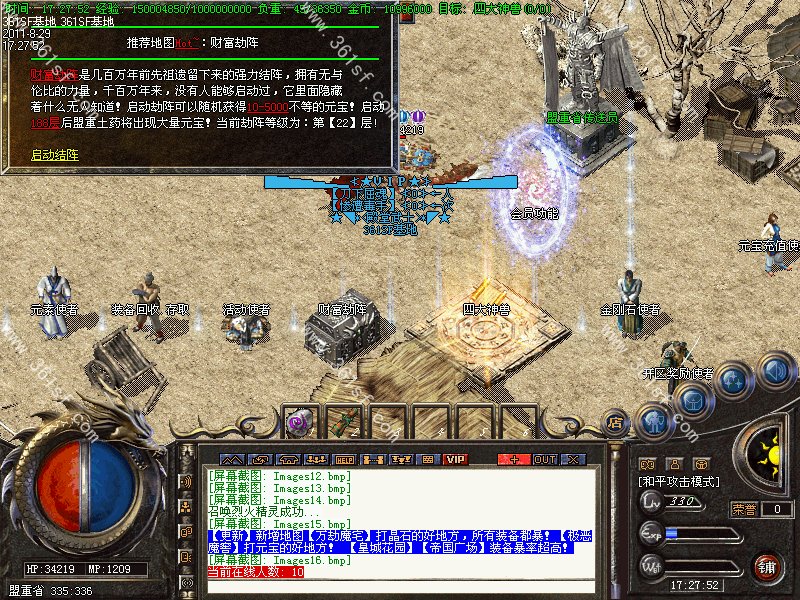Open the red 铺 stall button
800x600 pixels.
click(x=767, y=567)
